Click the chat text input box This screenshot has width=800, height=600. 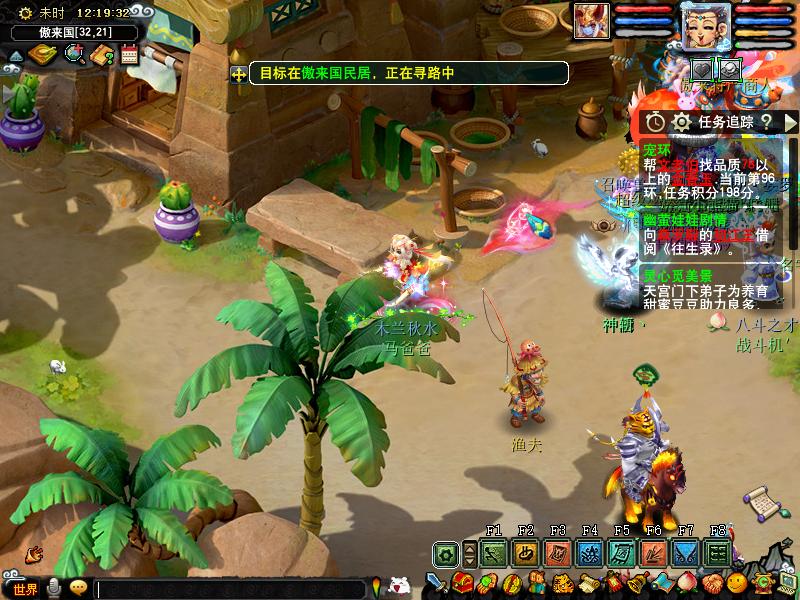click(230, 589)
